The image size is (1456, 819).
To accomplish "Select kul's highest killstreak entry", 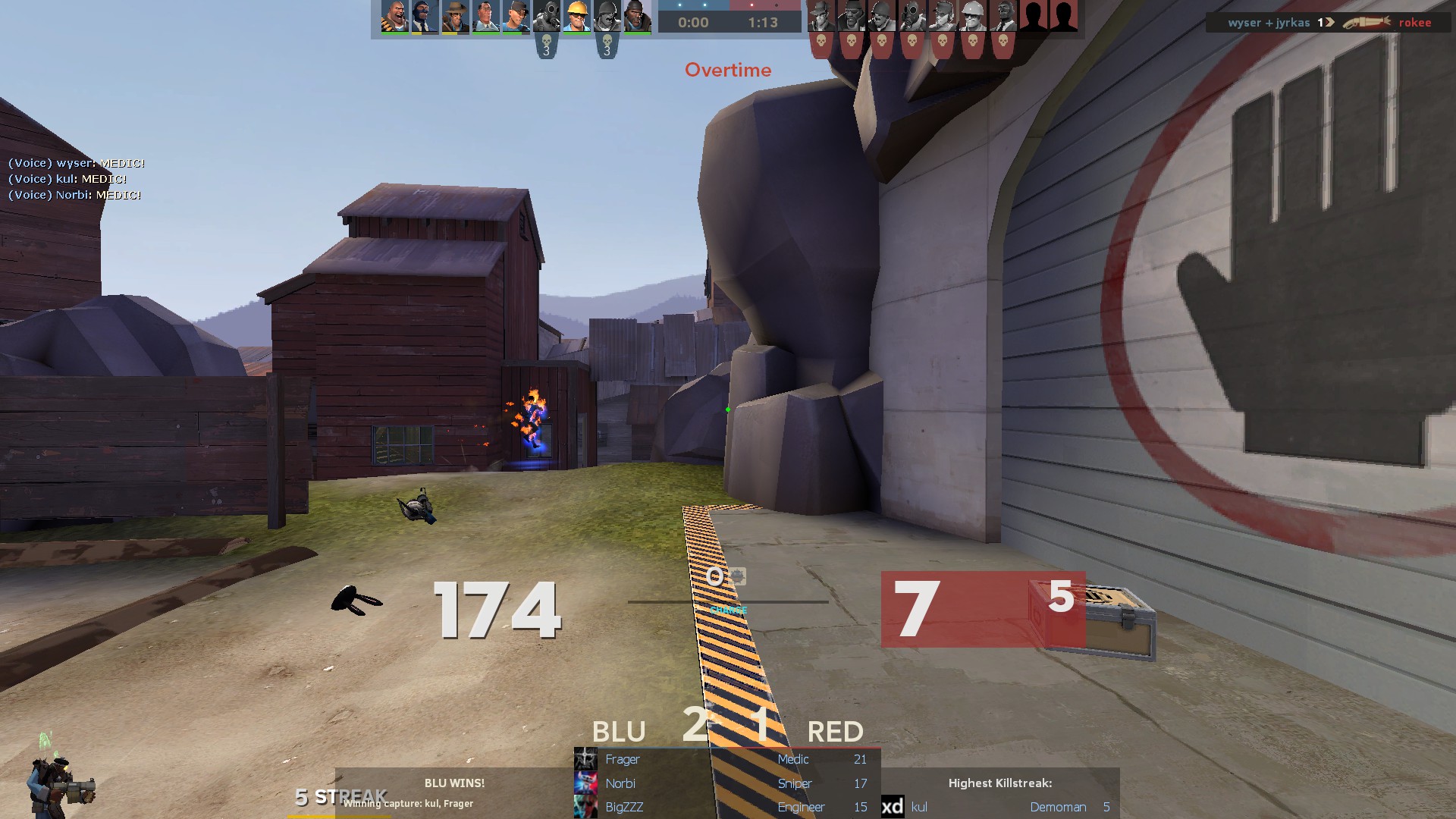I will click(x=999, y=807).
